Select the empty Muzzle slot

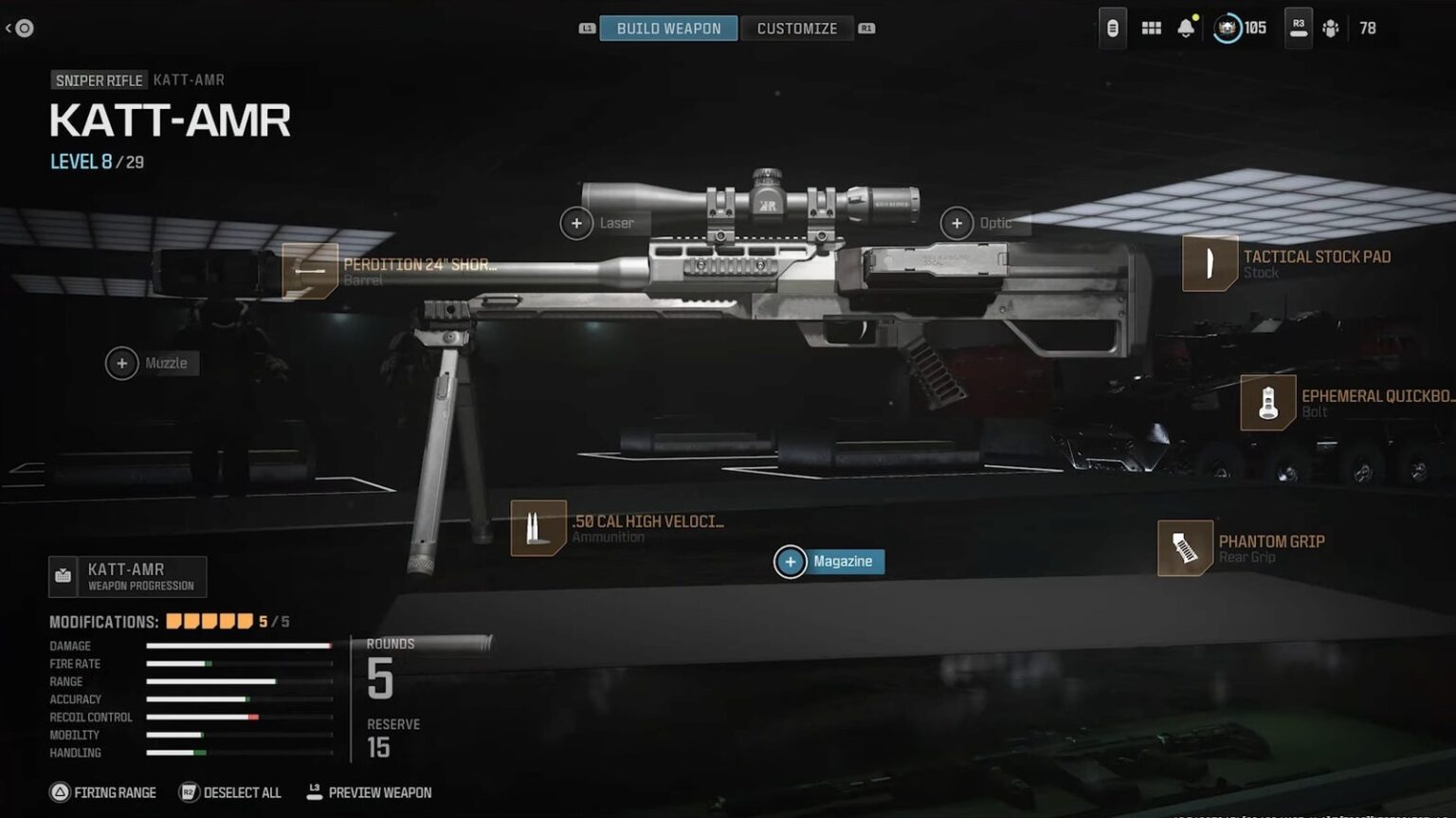click(122, 363)
